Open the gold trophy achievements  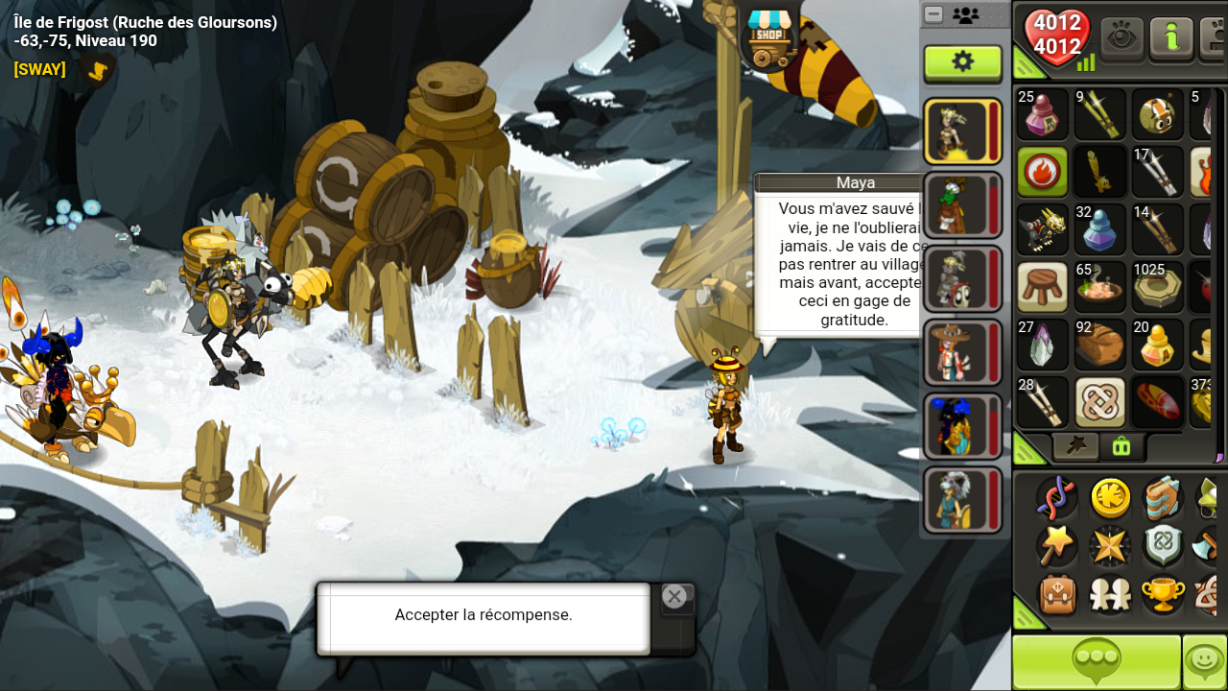(1163, 595)
